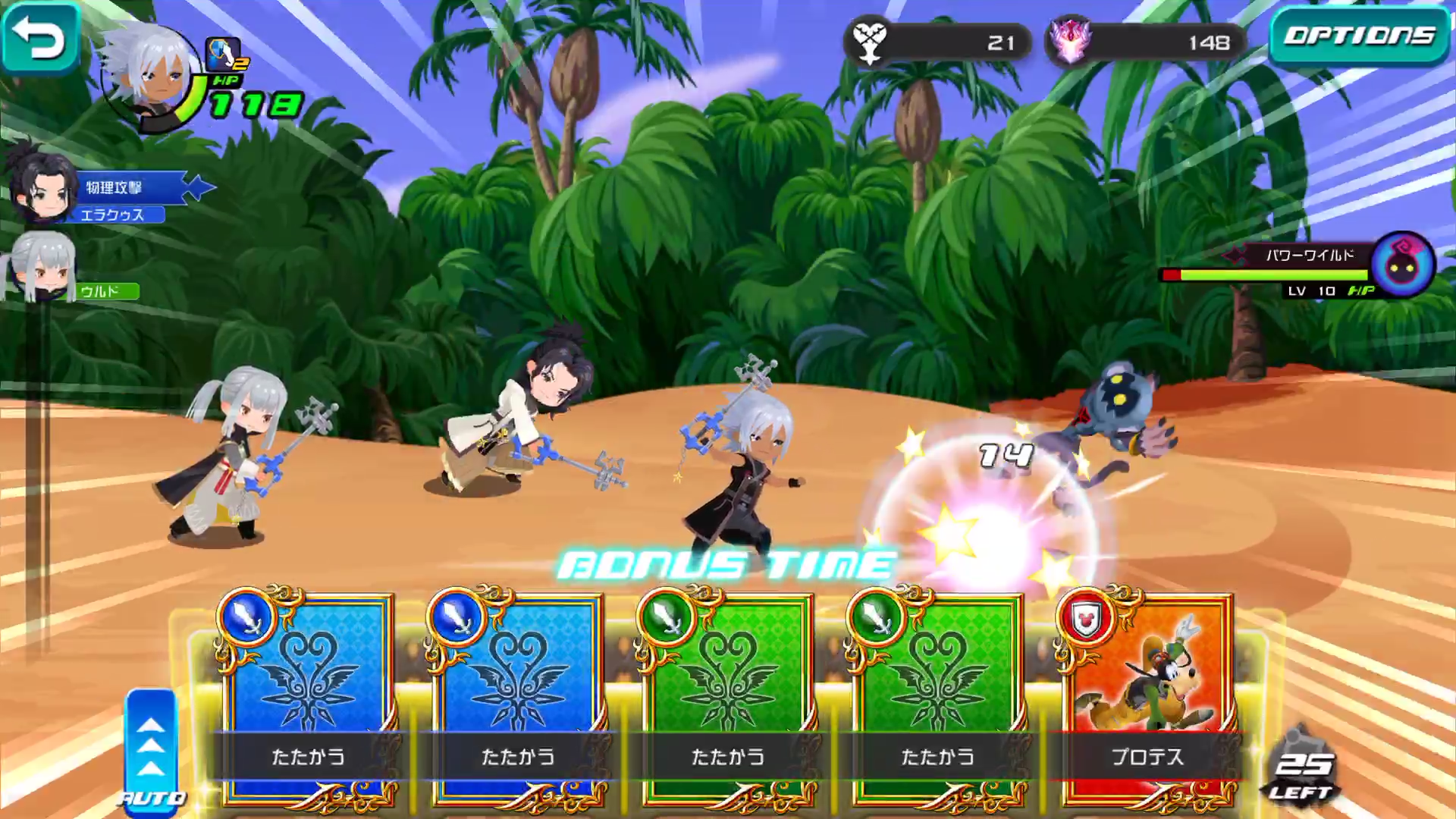Click the Heartless counter icon showing 21
Screen dimensions: 1456x819
(x=869, y=43)
